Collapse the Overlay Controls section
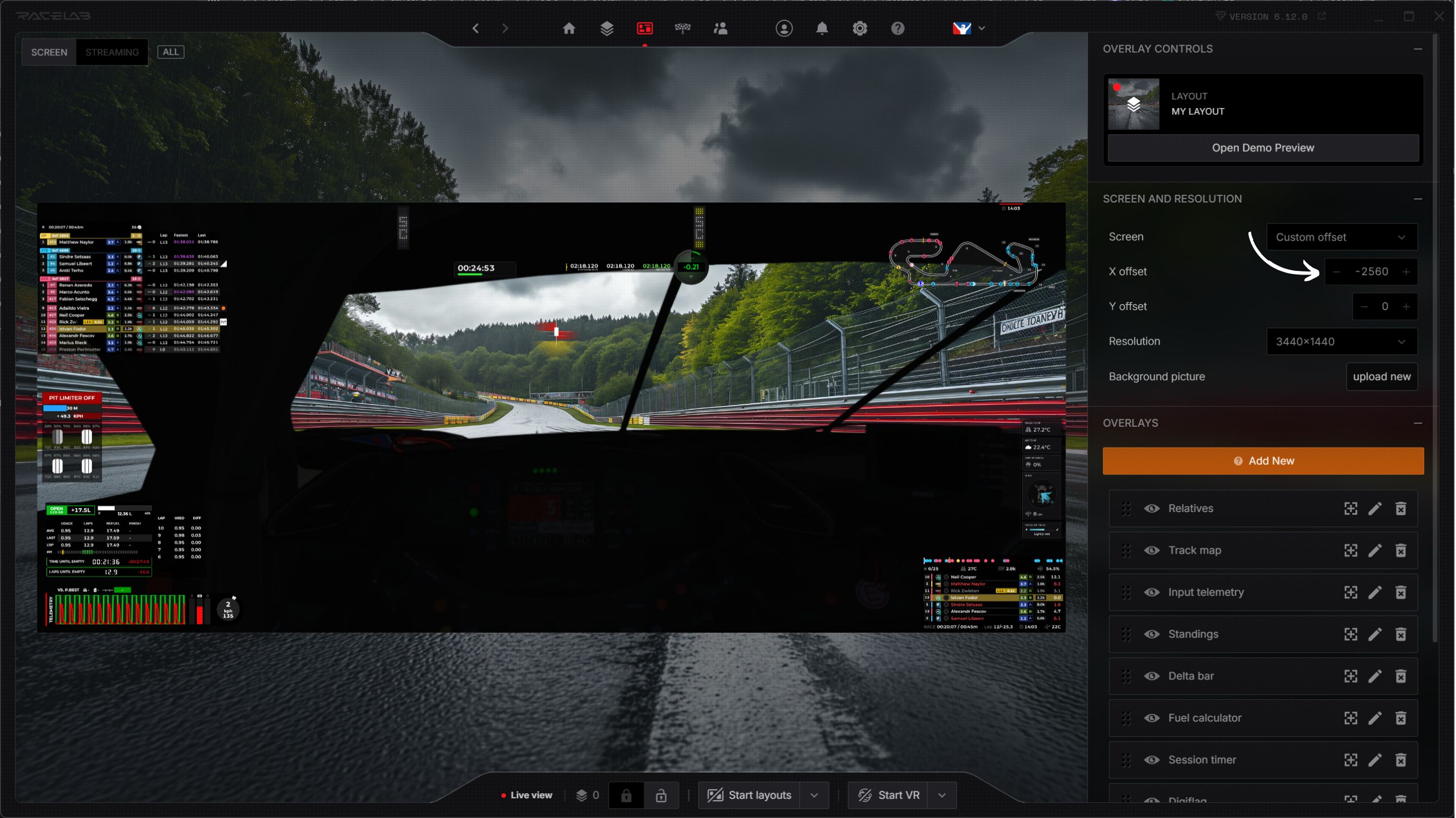The height and width of the screenshot is (818, 1456). [1417, 49]
